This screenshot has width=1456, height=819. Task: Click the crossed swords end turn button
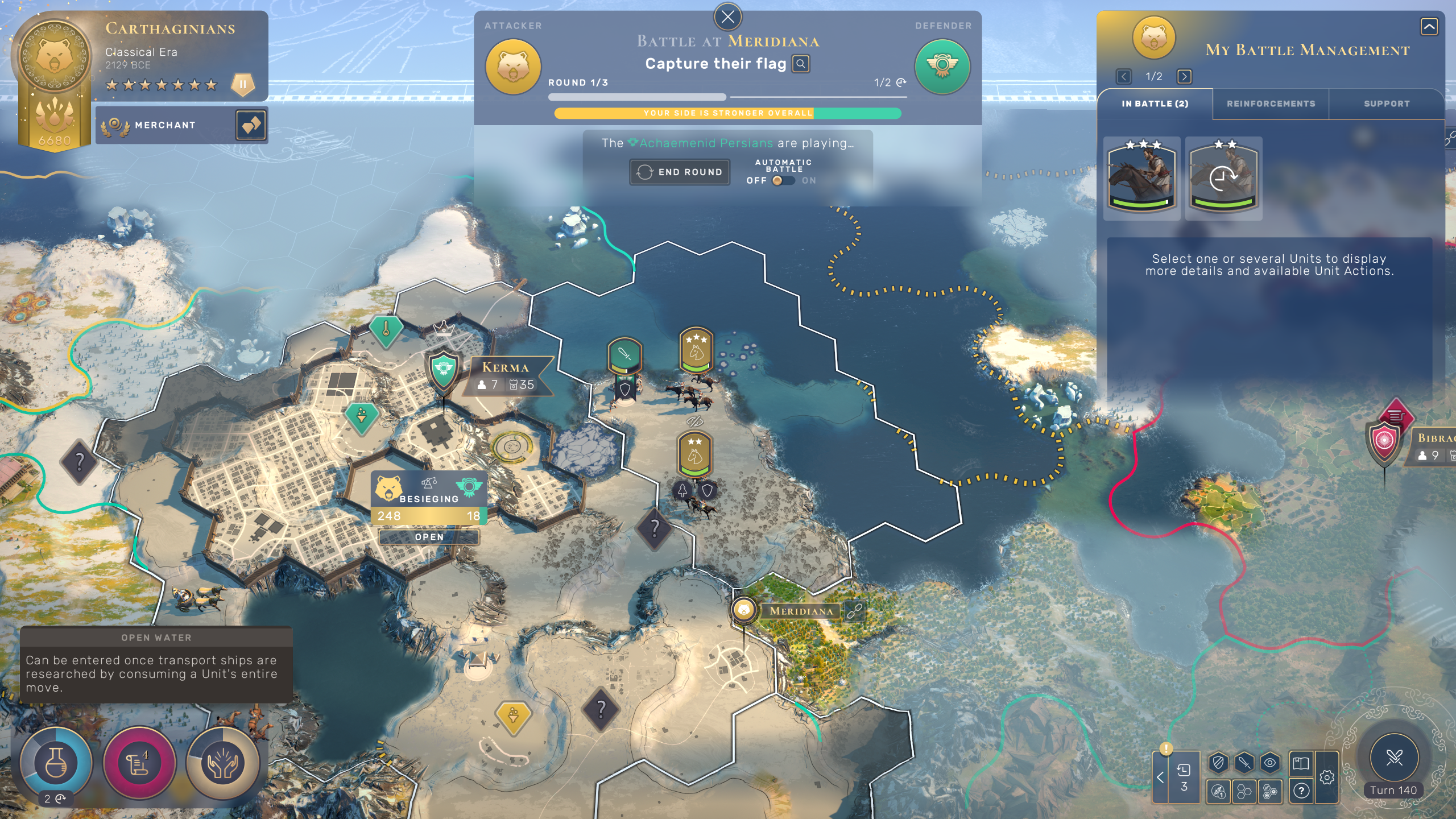[x=1394, y=757]
